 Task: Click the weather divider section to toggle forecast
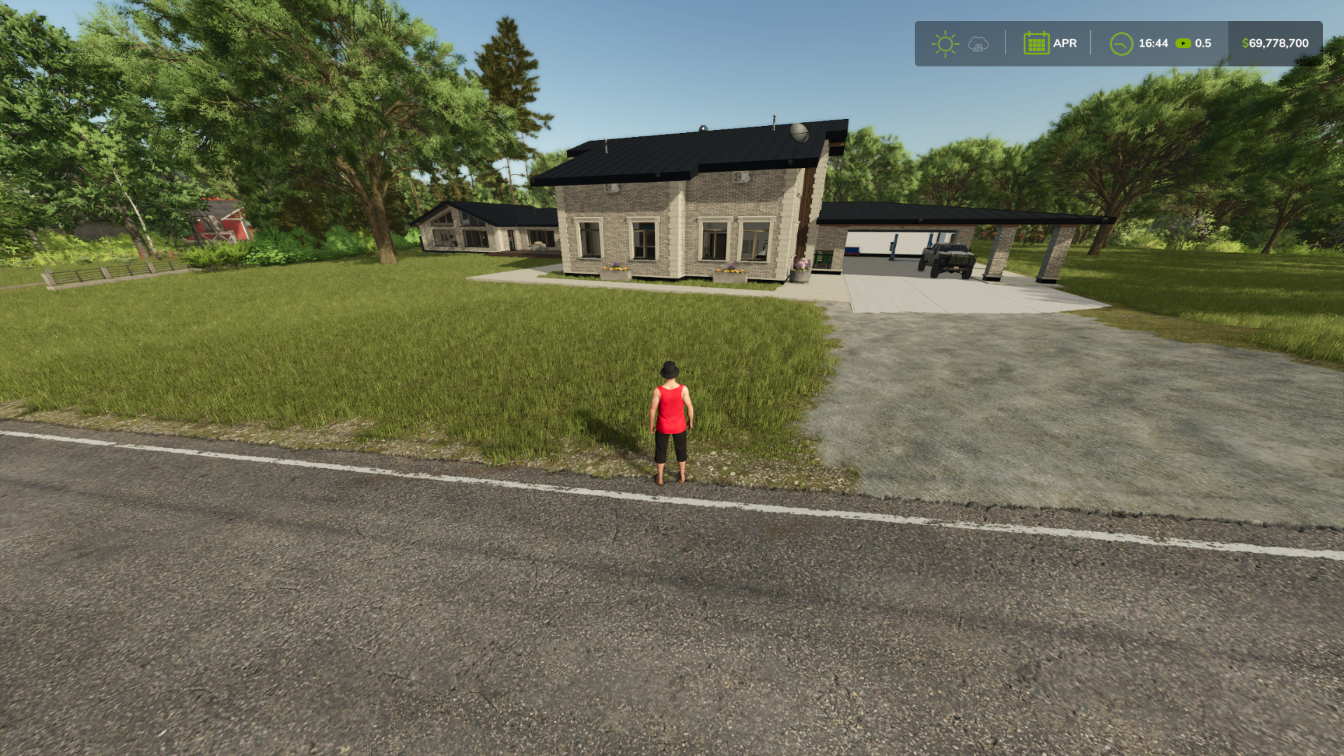click(1005, 43)
